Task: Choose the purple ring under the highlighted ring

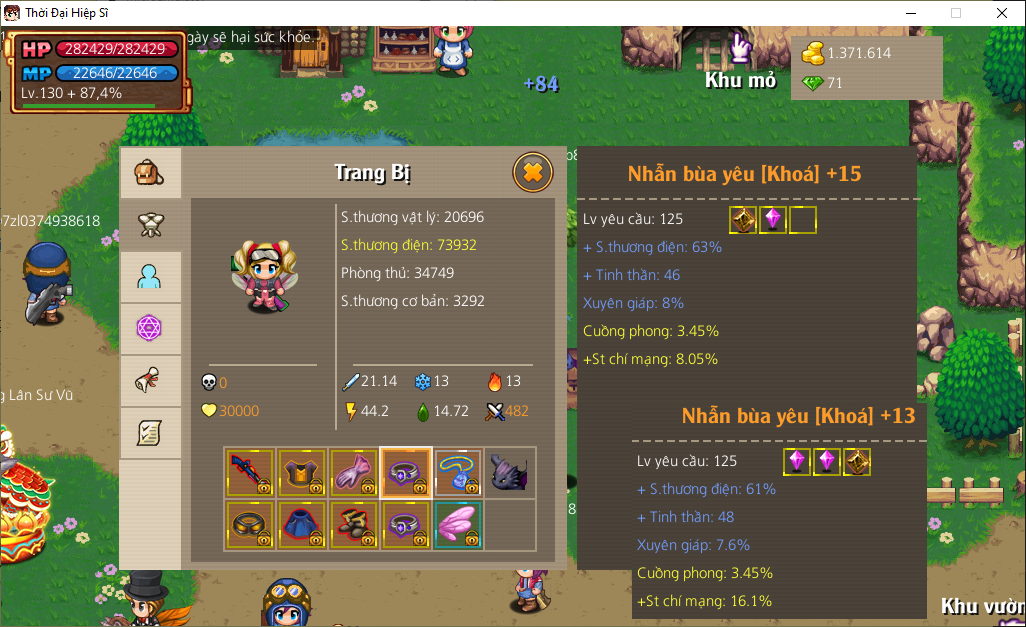Action: [x=406, y=525]
